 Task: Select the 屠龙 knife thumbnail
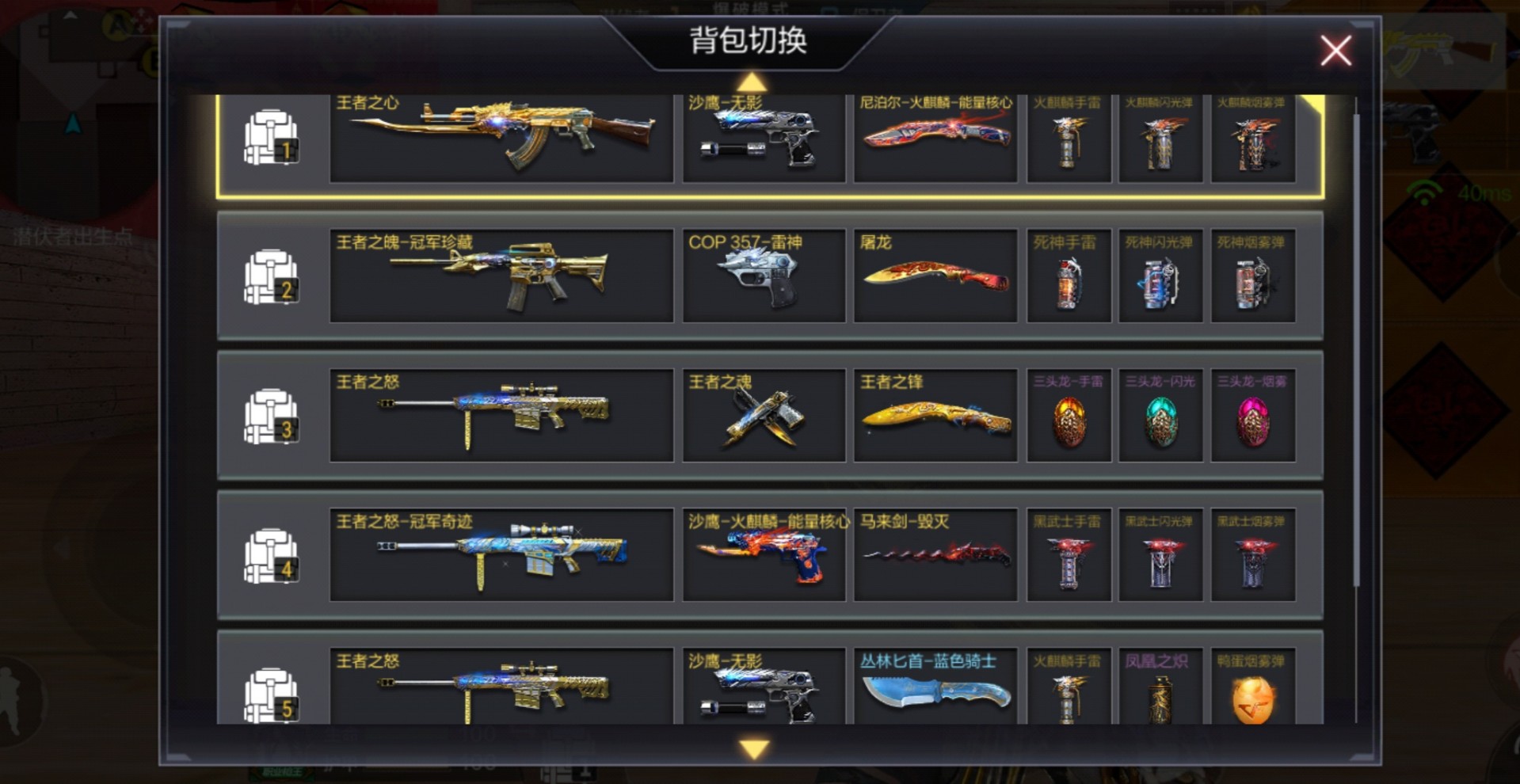[935, 276]
